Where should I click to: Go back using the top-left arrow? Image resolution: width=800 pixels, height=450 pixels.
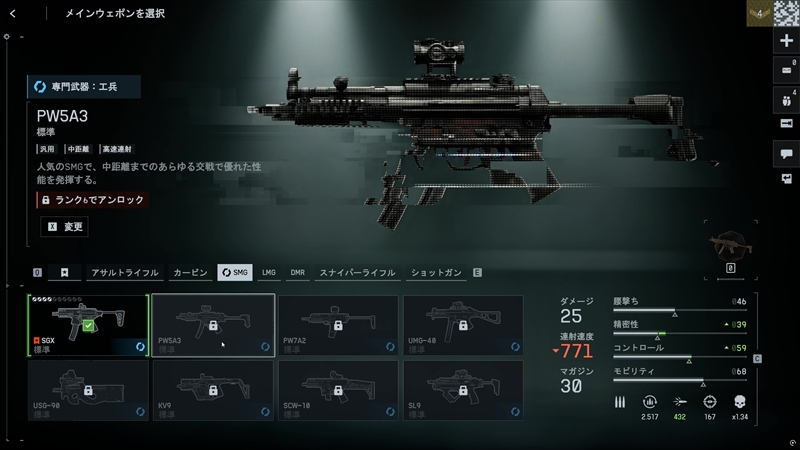click(x=12, y=13)
